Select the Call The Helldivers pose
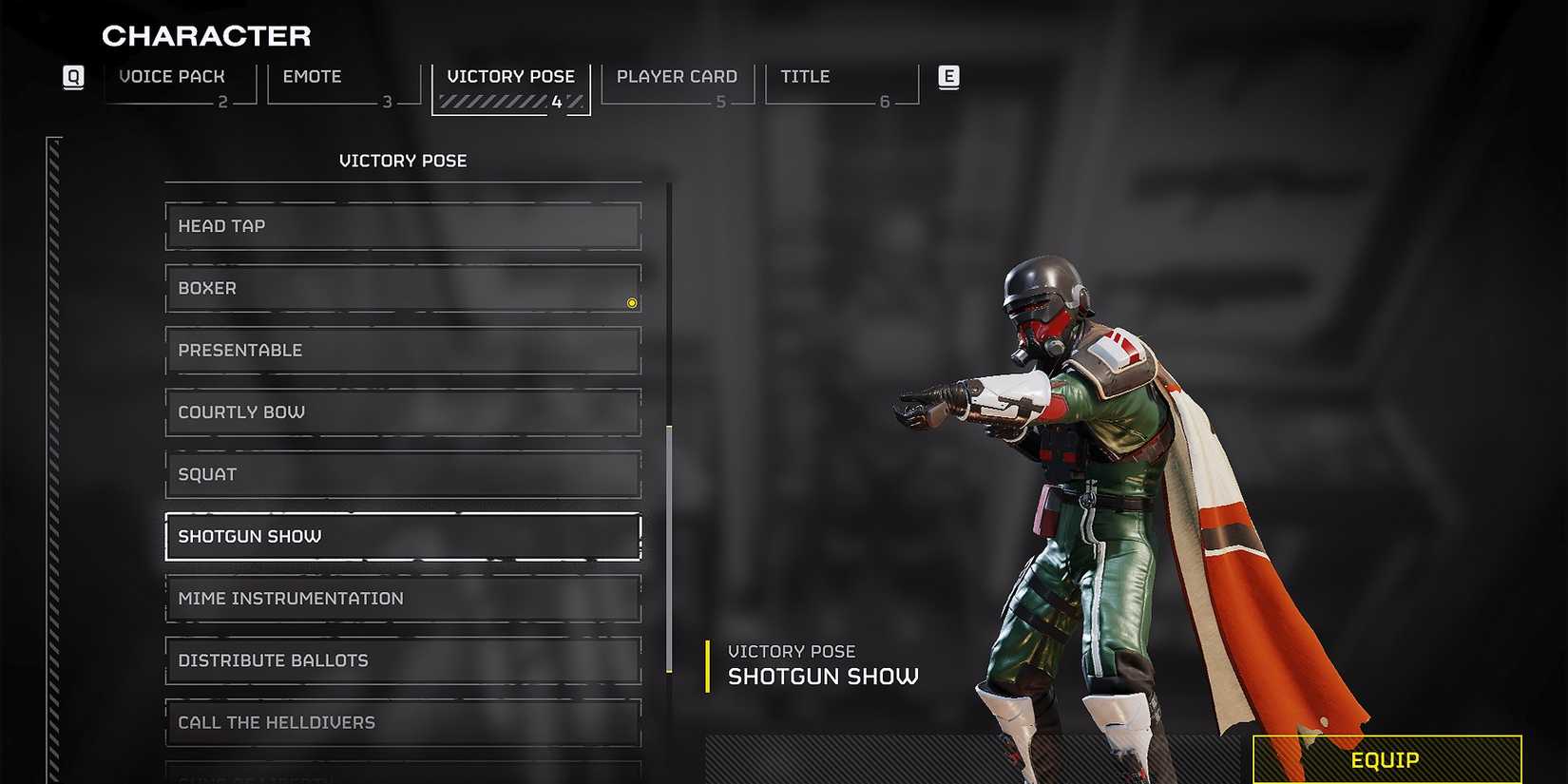Viewport: 1568px width, 784px height. point(402,722)
